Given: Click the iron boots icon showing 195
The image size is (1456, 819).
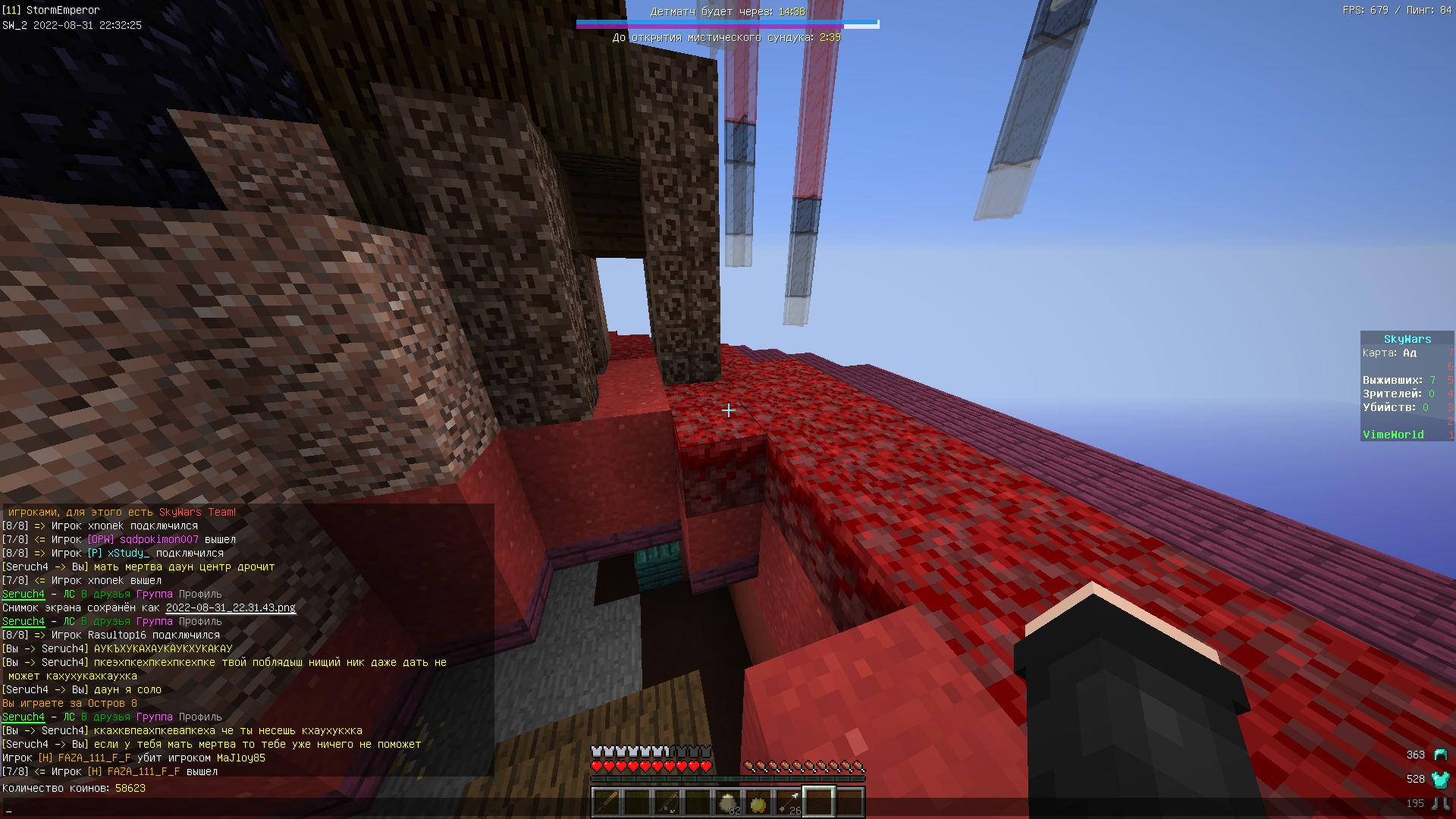Looking at the screenshot, I should pos(1439,802).
